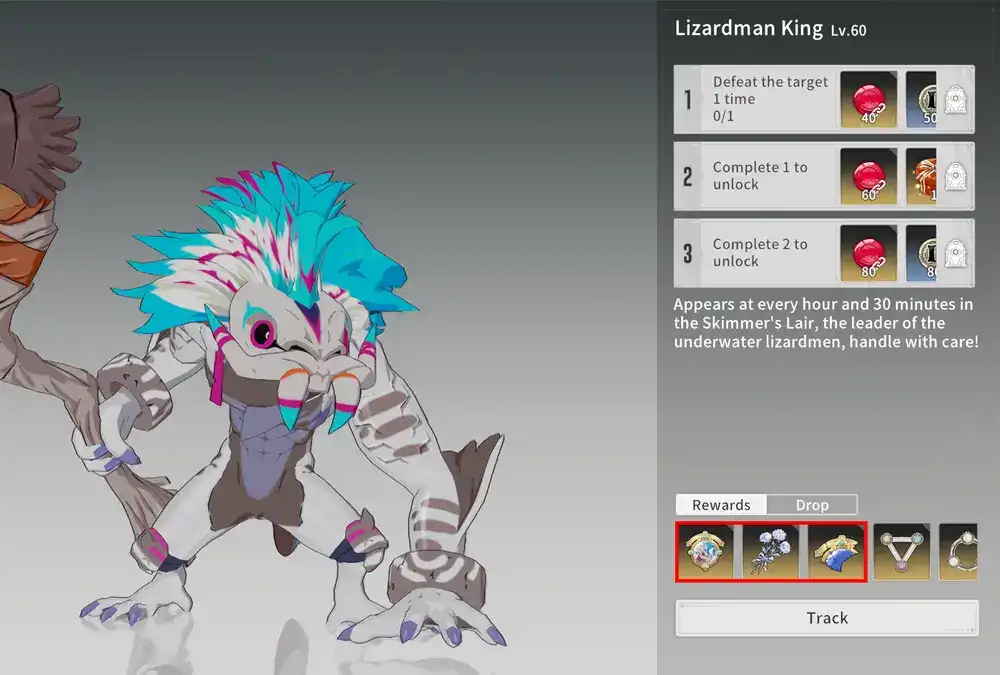Inspect the Lizardman King portrait medallion reward

coord(705,552)
